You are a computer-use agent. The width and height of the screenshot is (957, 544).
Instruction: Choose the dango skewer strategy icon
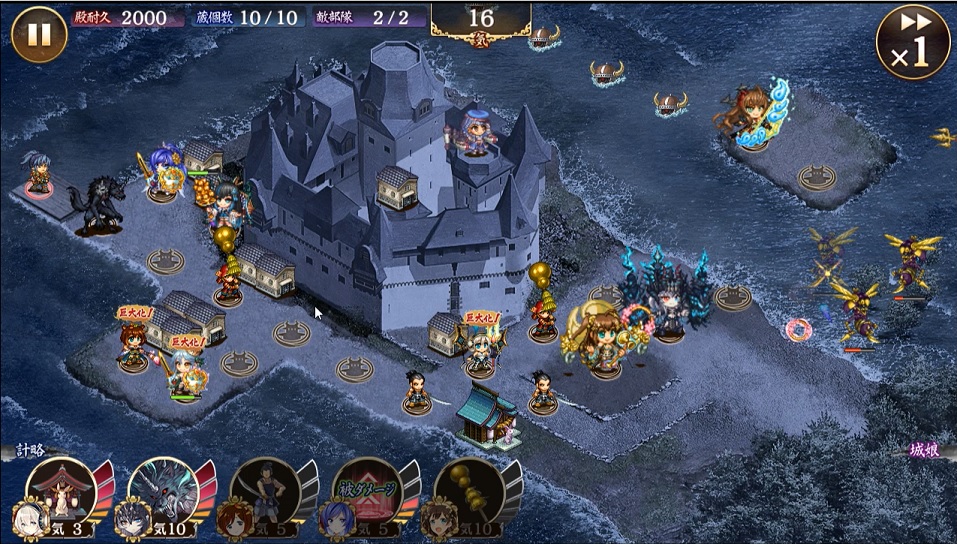[472, 490]
